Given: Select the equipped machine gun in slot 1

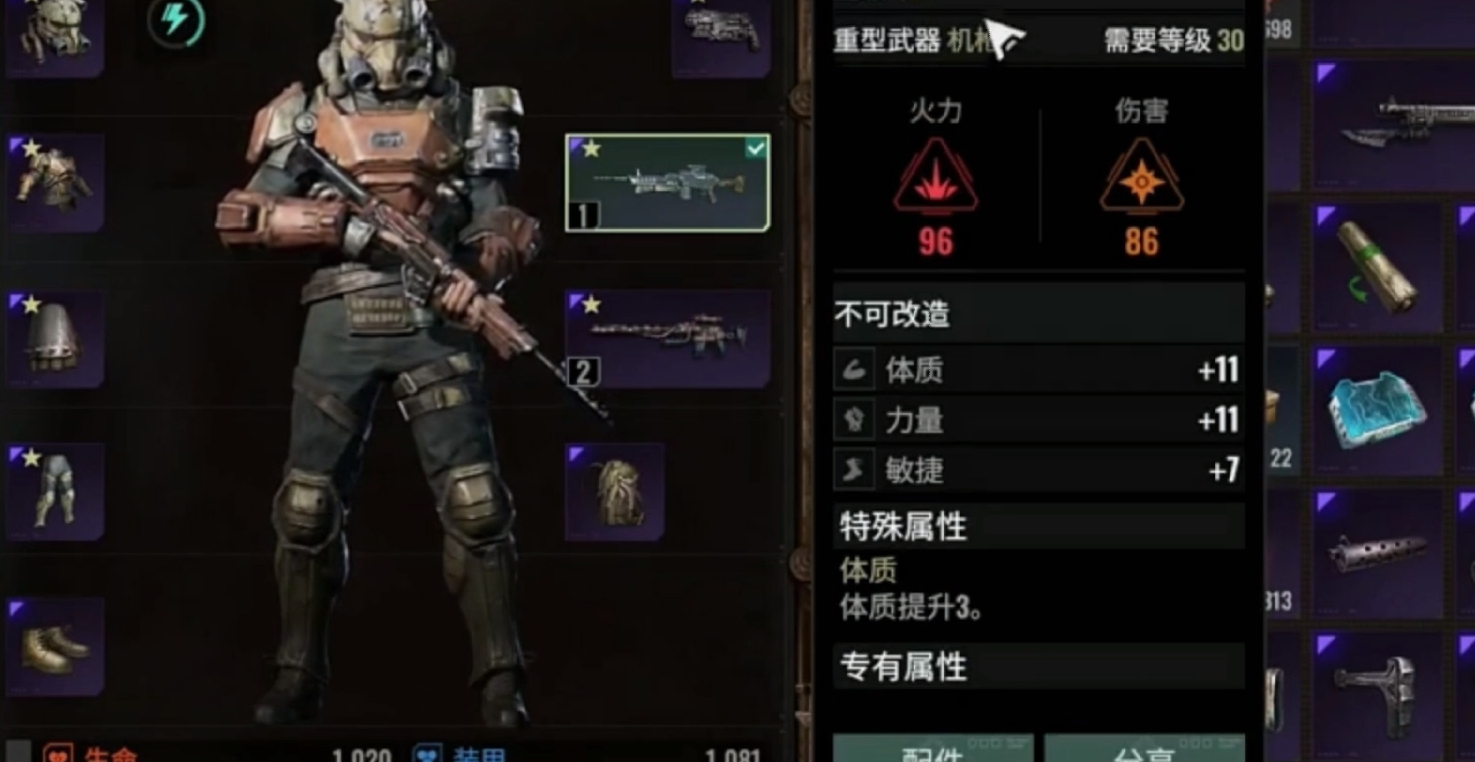Looking at the screenshot, I should 667,183.
